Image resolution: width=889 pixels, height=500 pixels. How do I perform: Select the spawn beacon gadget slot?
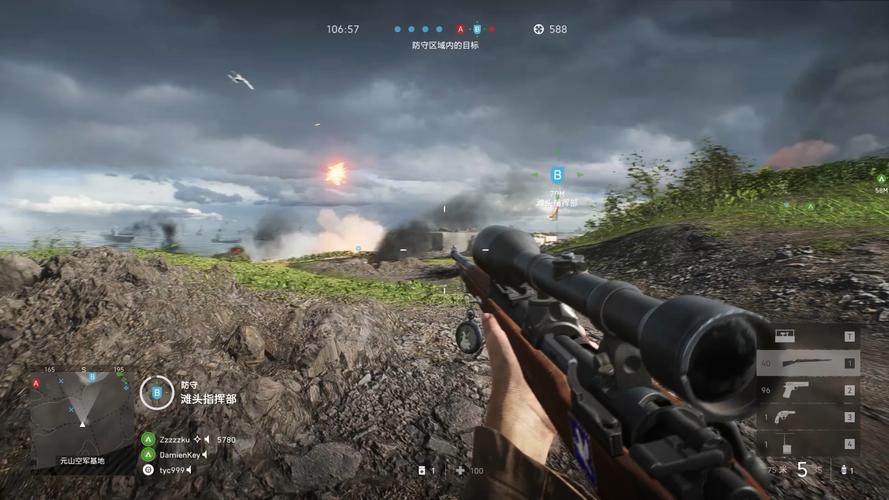point(808,443)
